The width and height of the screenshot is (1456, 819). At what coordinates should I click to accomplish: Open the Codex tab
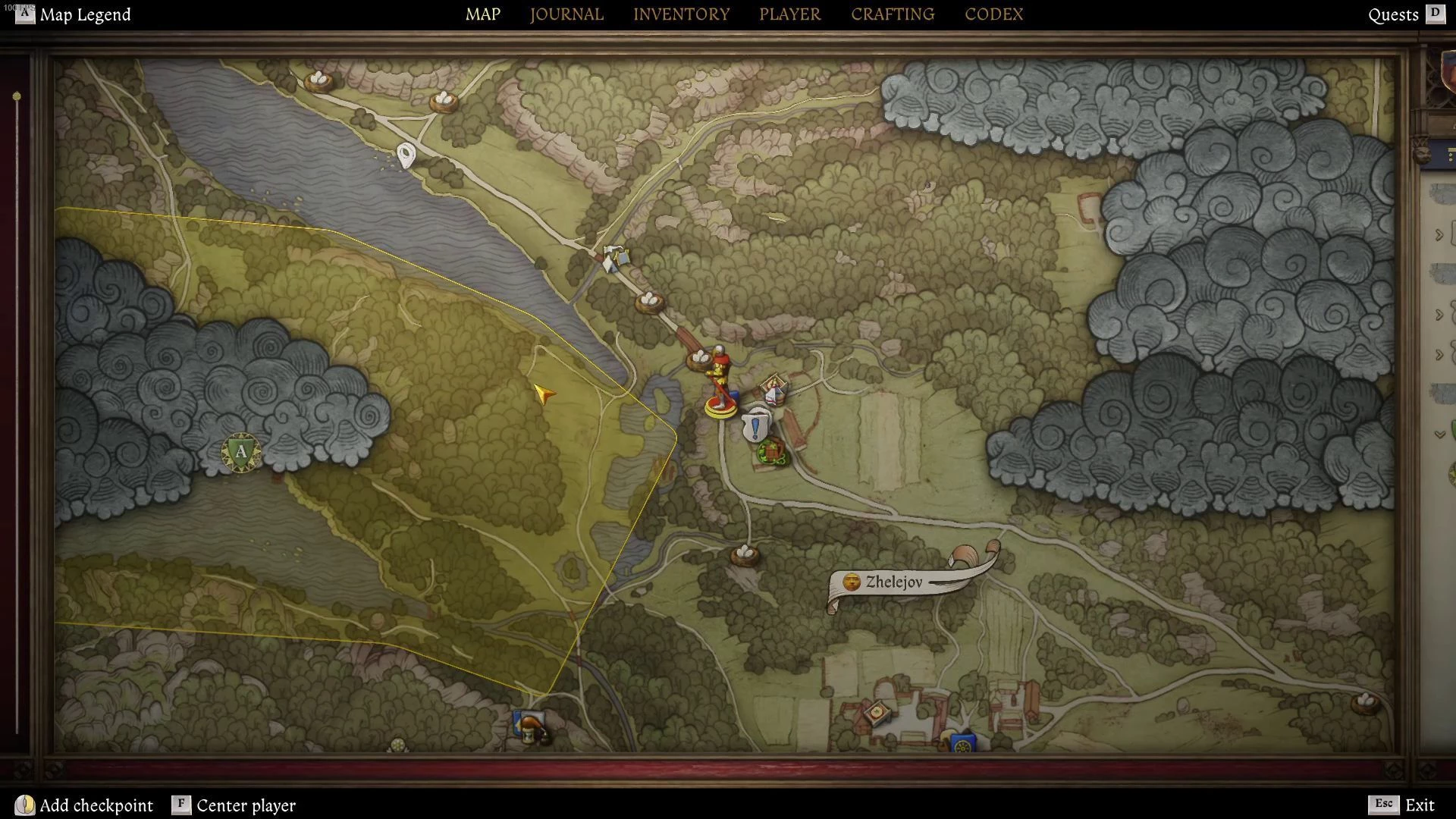coord(993,14)
